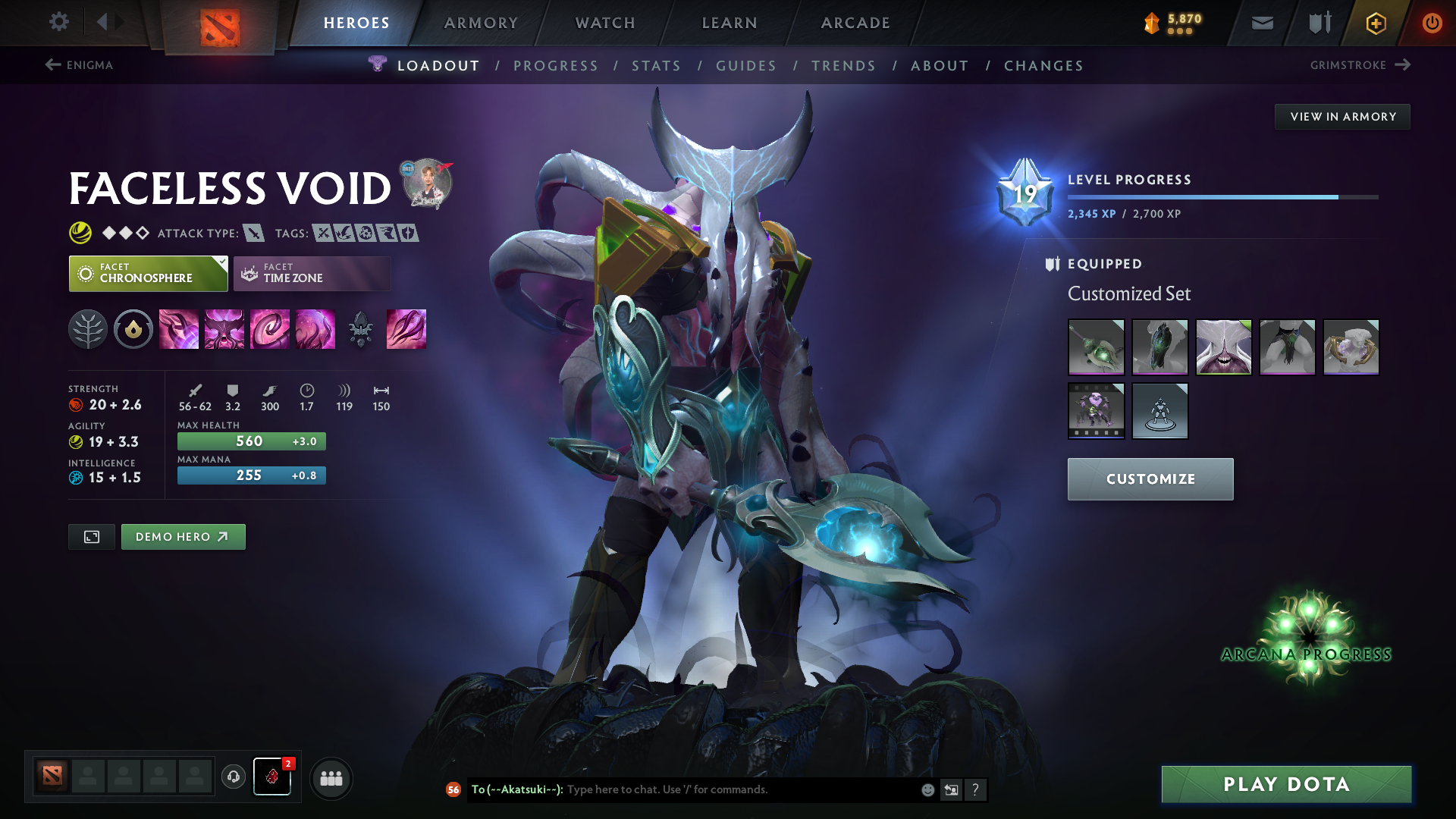This screenshot has width=1456, height=819.
Task: Open the settings gear in the top left
Action: [58, 22]
